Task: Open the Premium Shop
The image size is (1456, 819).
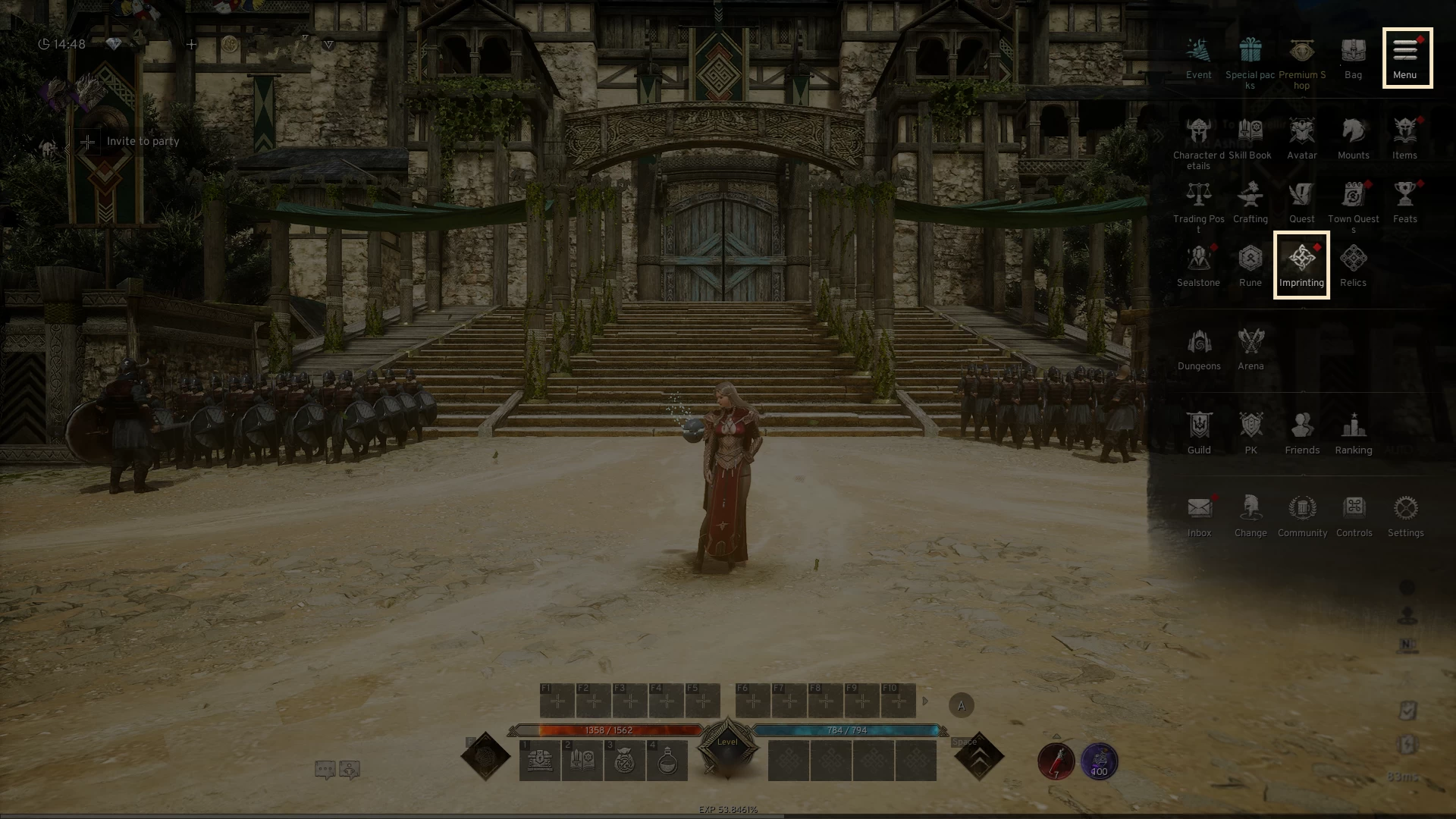Action: (1301, 62)
